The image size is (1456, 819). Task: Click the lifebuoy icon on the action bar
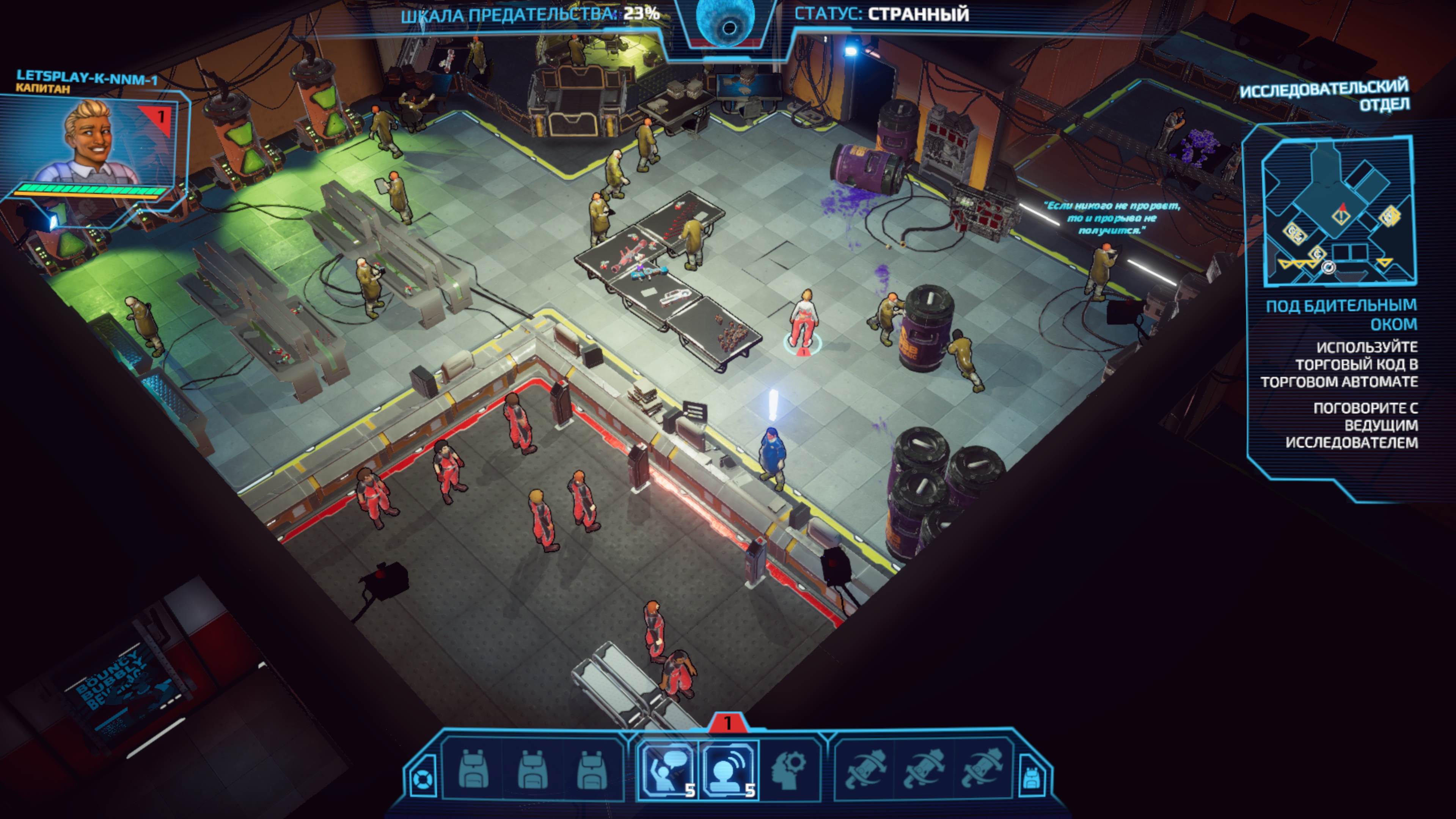pos(422,780)
